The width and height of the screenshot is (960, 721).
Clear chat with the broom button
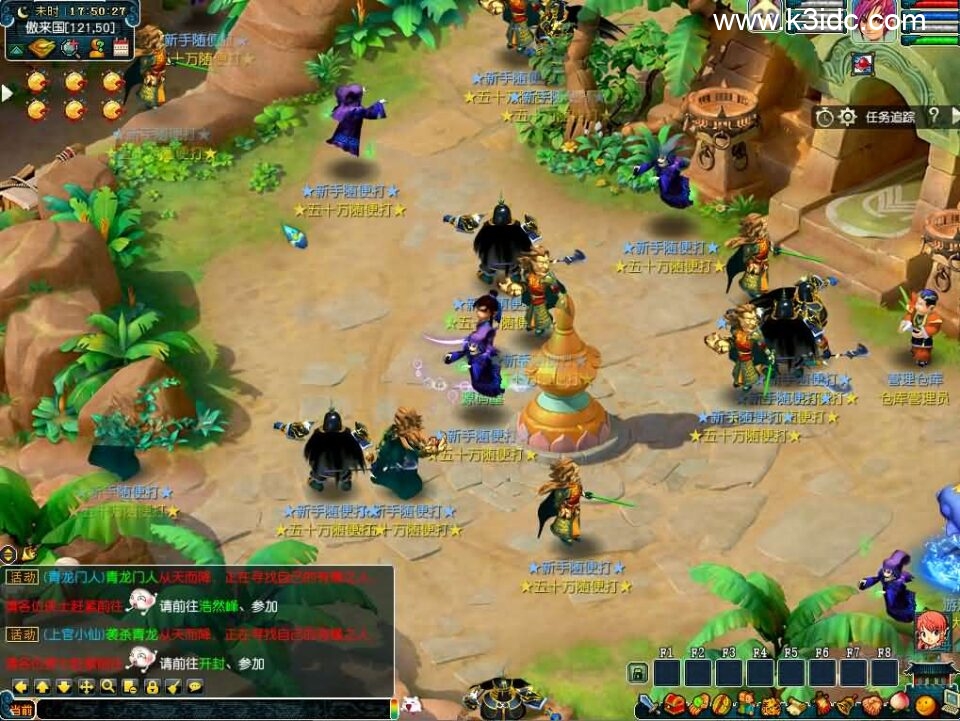pyautogui.click(x=174, y=687)
